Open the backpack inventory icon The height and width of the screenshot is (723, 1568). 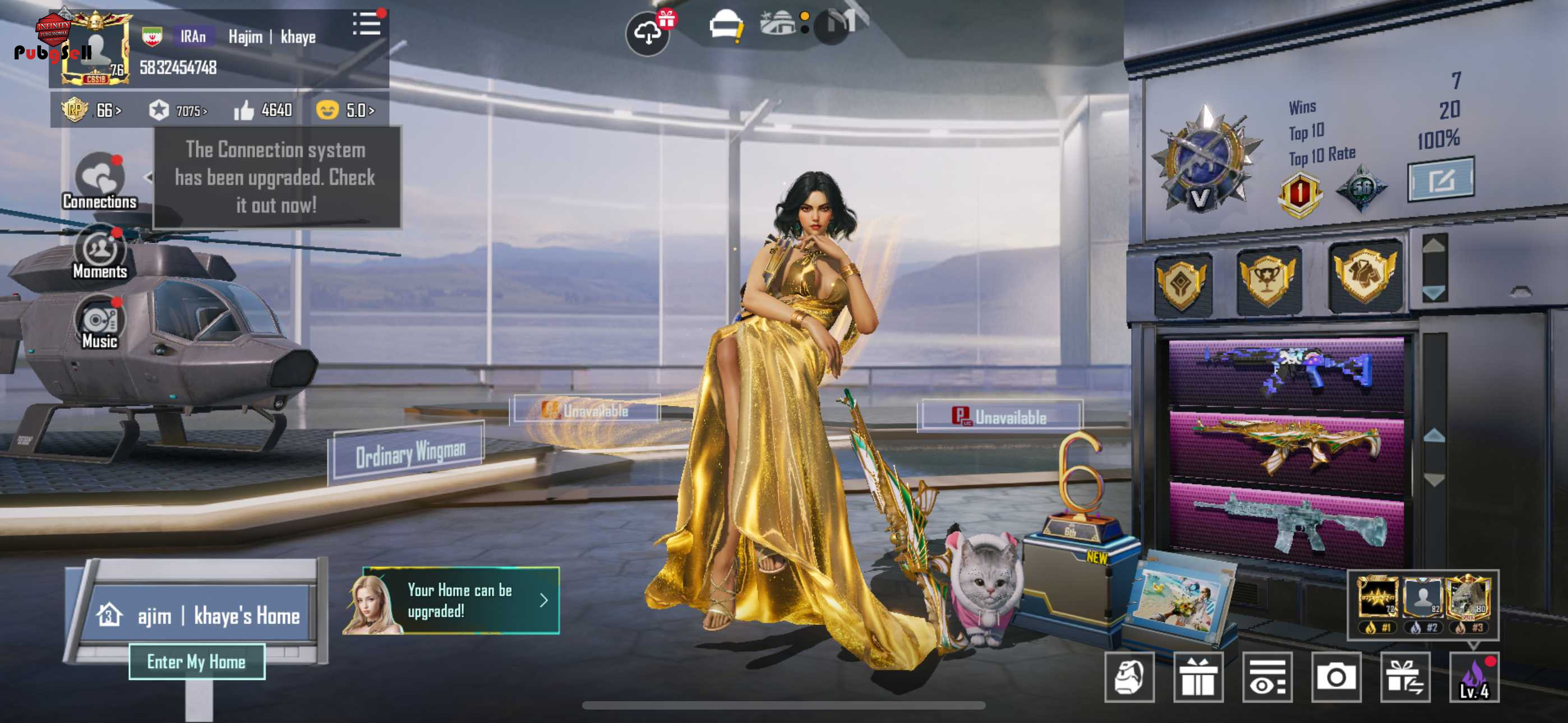click(x=1129, y=676)
